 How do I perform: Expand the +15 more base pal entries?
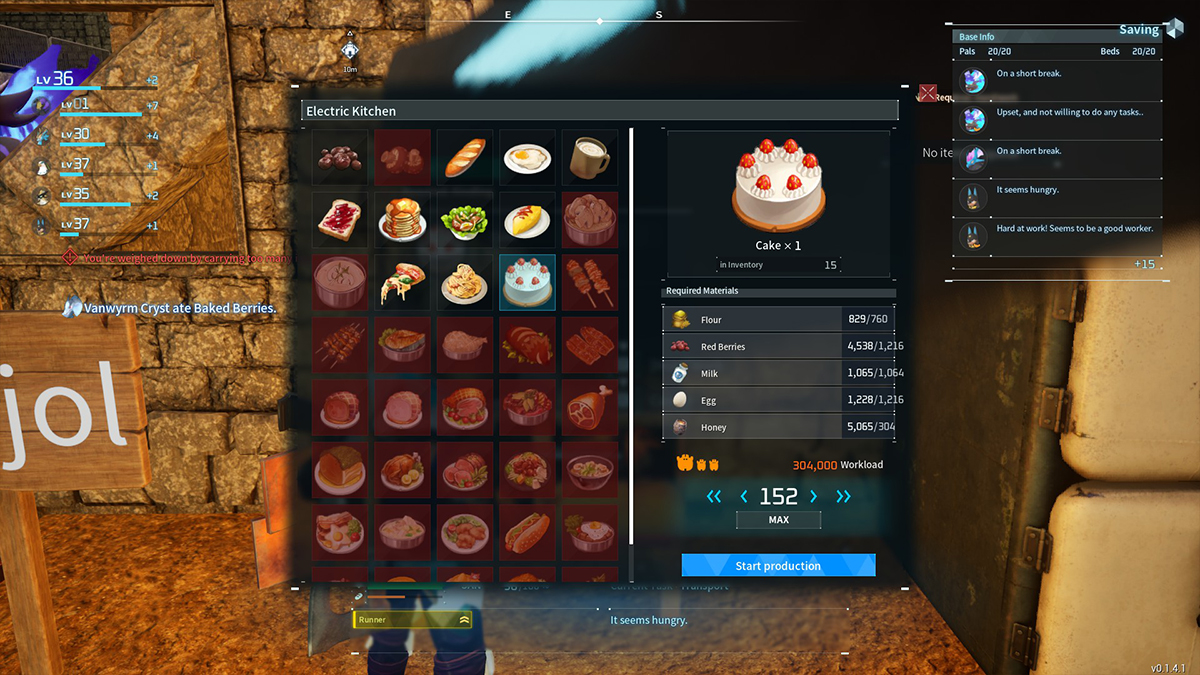point(1144,264)
